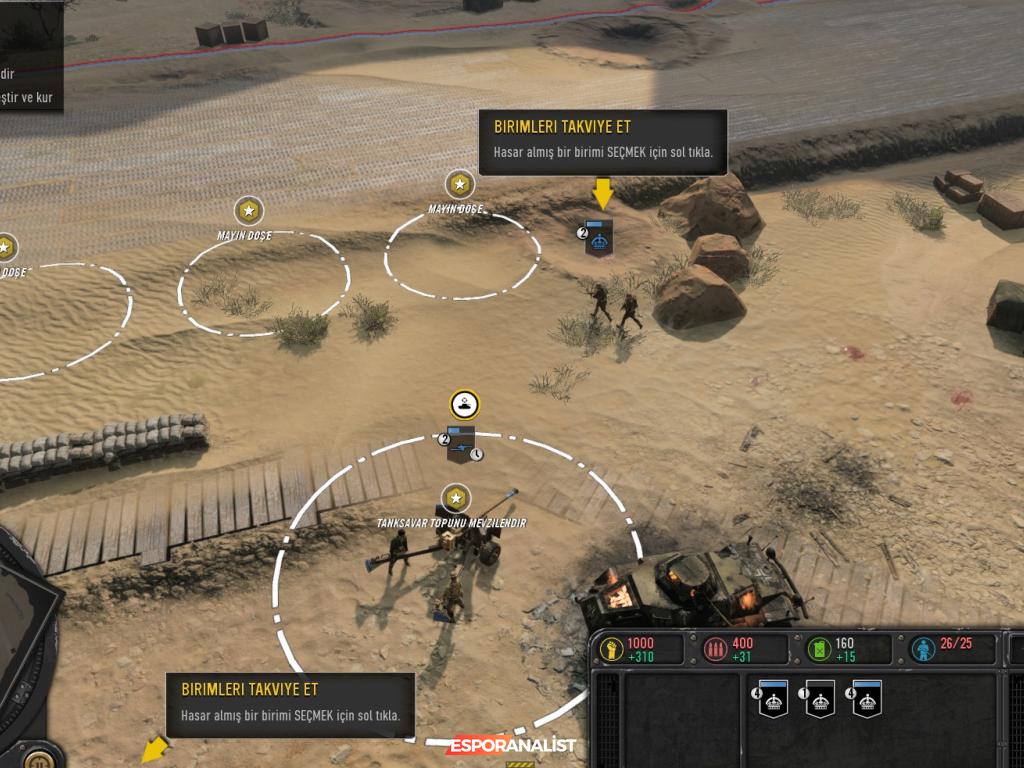Select the anti-tank gun unit badge
The image size is (1024, 768).
coord(461,445)
